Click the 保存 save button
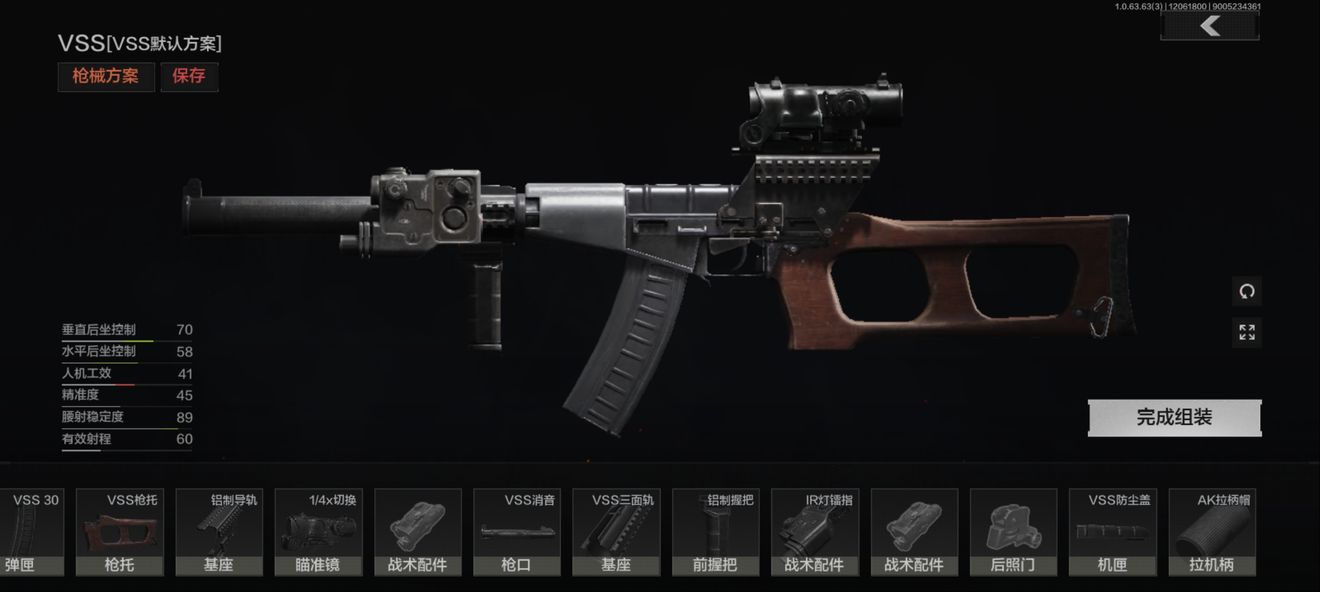Image resolution: width=1320 pixels, height=592 pixels. 189,76
